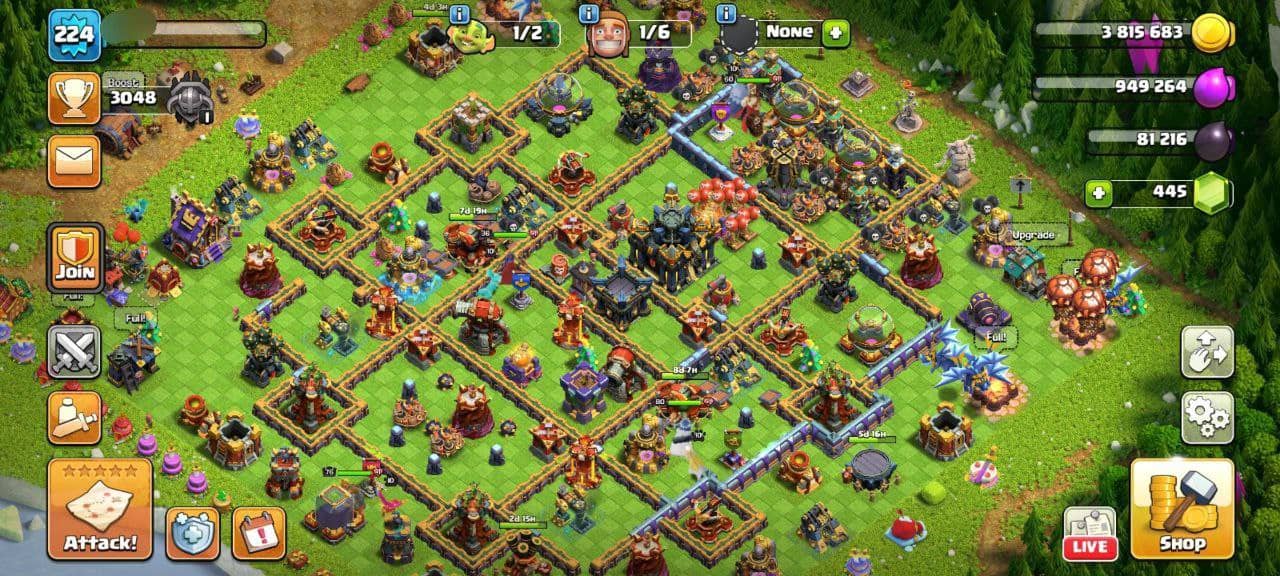The height and width of the screenshot is (576, 1280).
Task: Open the calendar events button
Action: [259, 534]
